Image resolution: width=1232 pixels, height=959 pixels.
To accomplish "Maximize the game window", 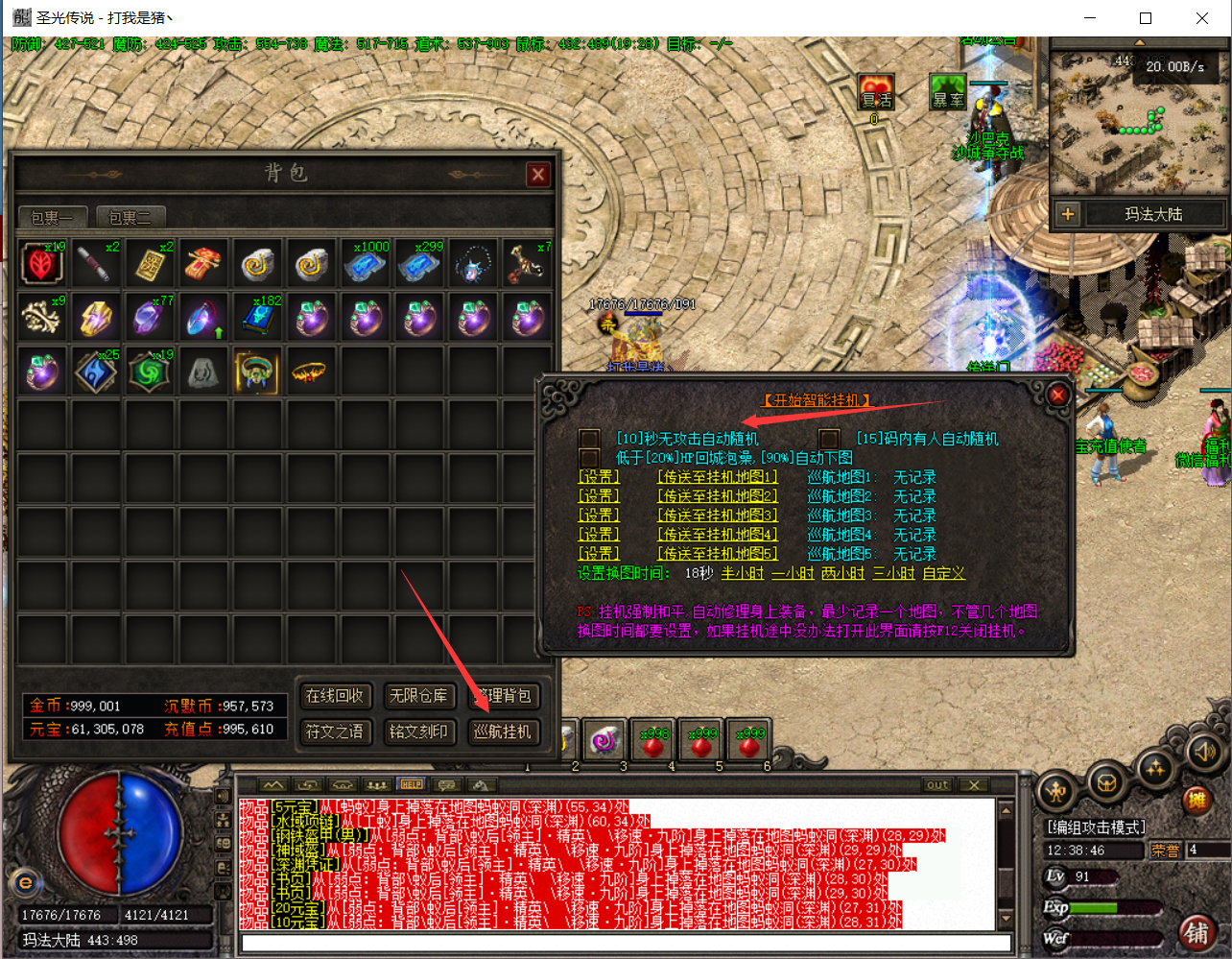I will [1146, 18].
